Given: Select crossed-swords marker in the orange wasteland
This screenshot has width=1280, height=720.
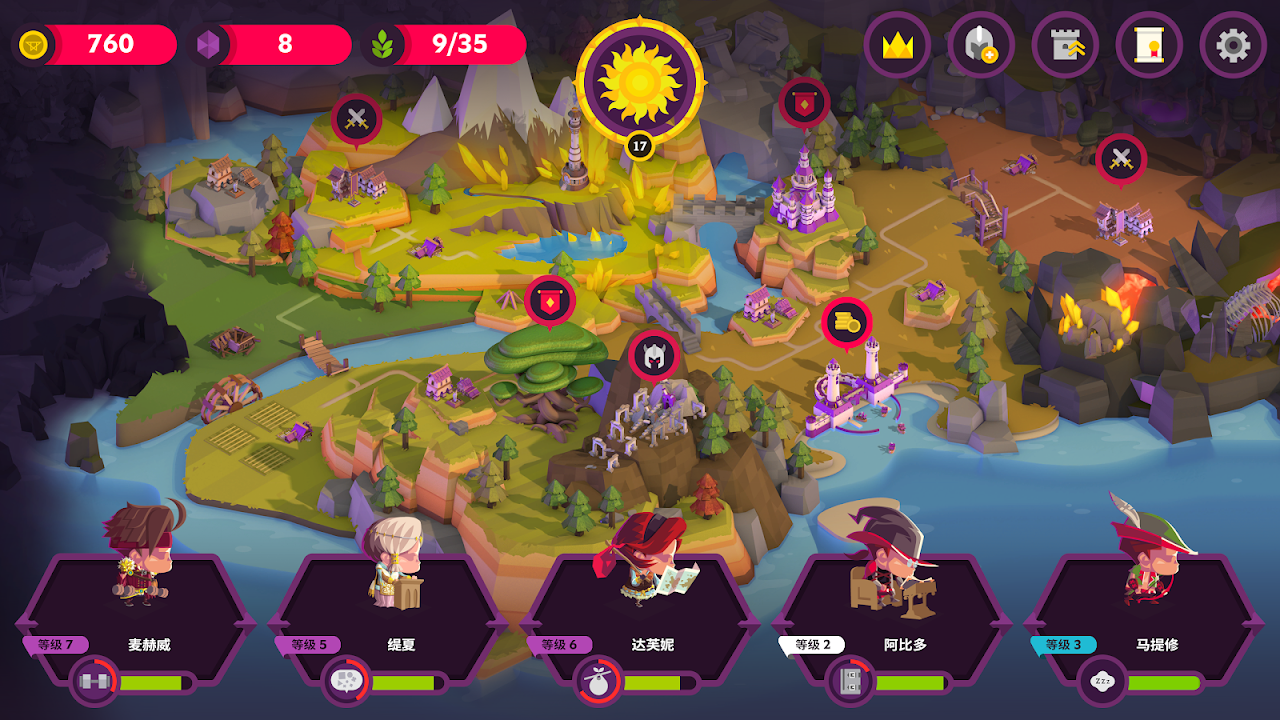Looking at the screenshot, I should [x=1121, y=158].
